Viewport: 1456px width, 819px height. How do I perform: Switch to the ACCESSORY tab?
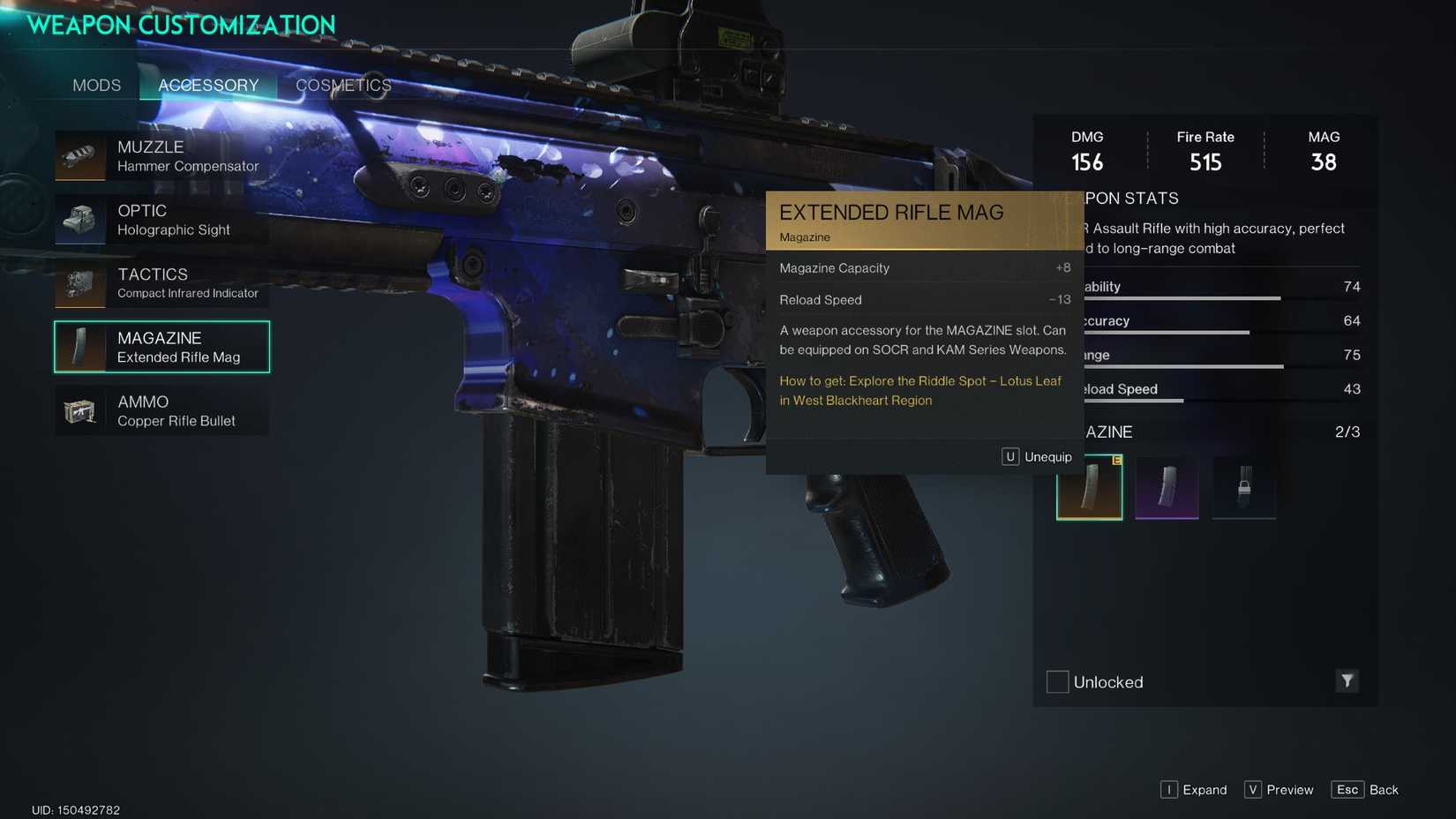tap(207, 85)
